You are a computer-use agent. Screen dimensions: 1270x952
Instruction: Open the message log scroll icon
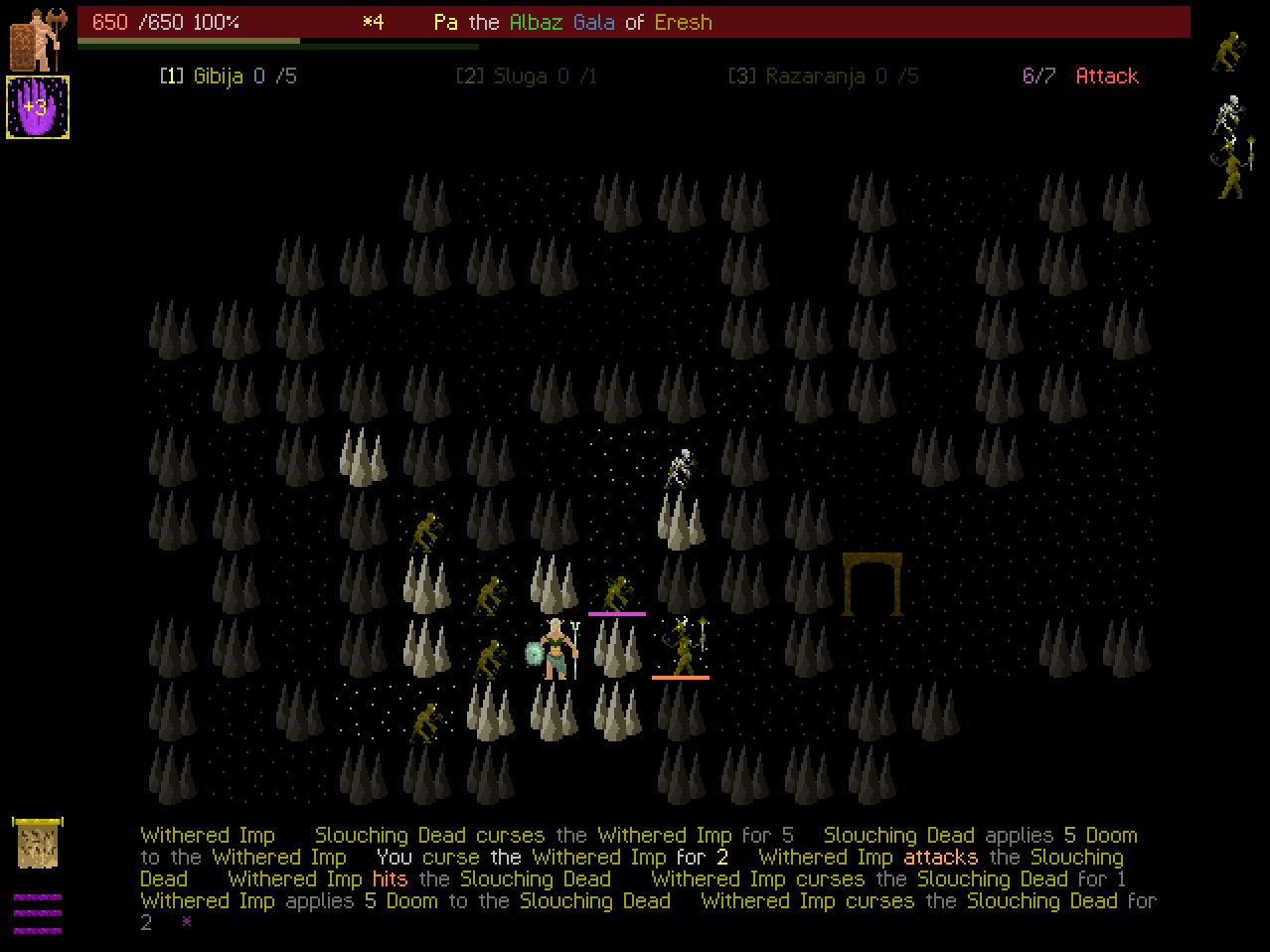point(38,844)
